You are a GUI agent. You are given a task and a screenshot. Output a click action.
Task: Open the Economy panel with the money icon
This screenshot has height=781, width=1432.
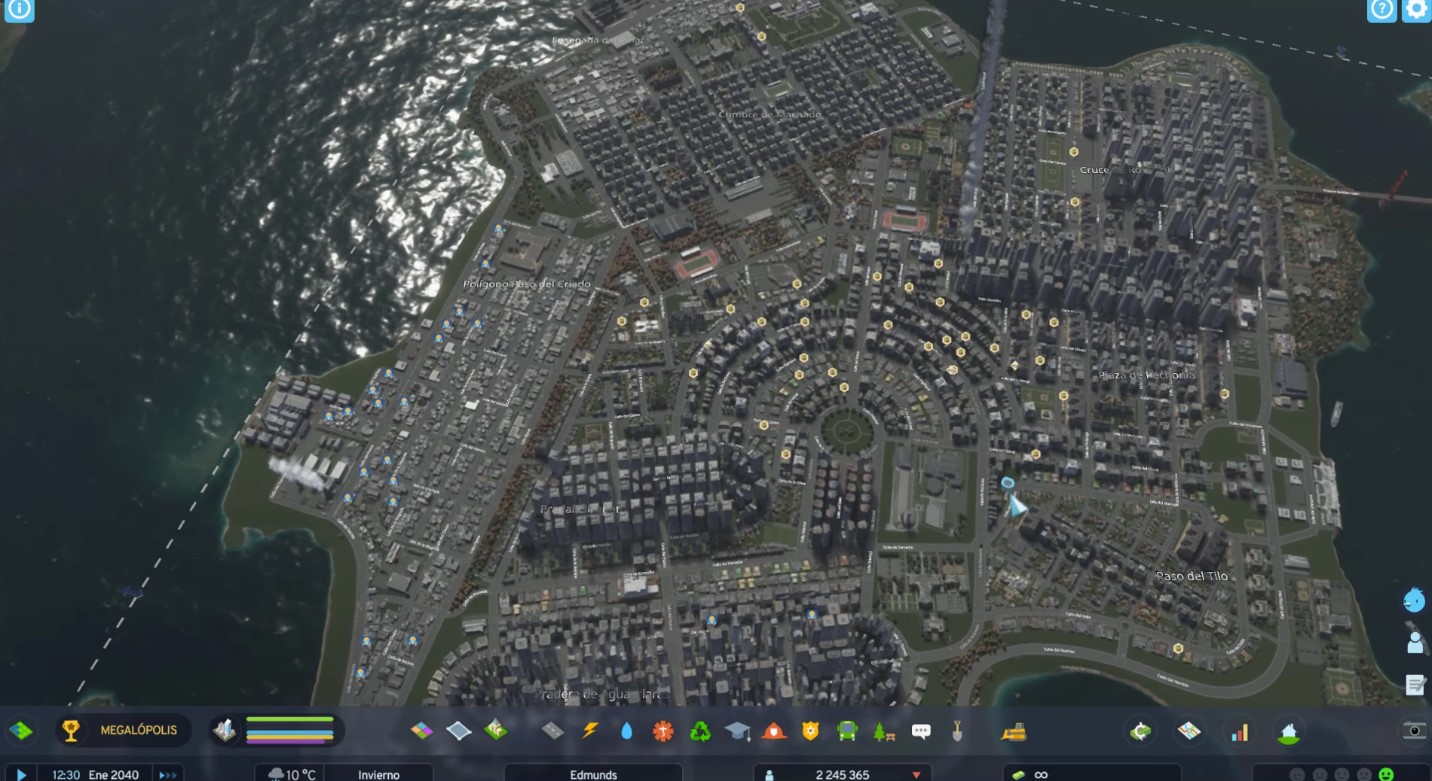tap(1139, 730)
